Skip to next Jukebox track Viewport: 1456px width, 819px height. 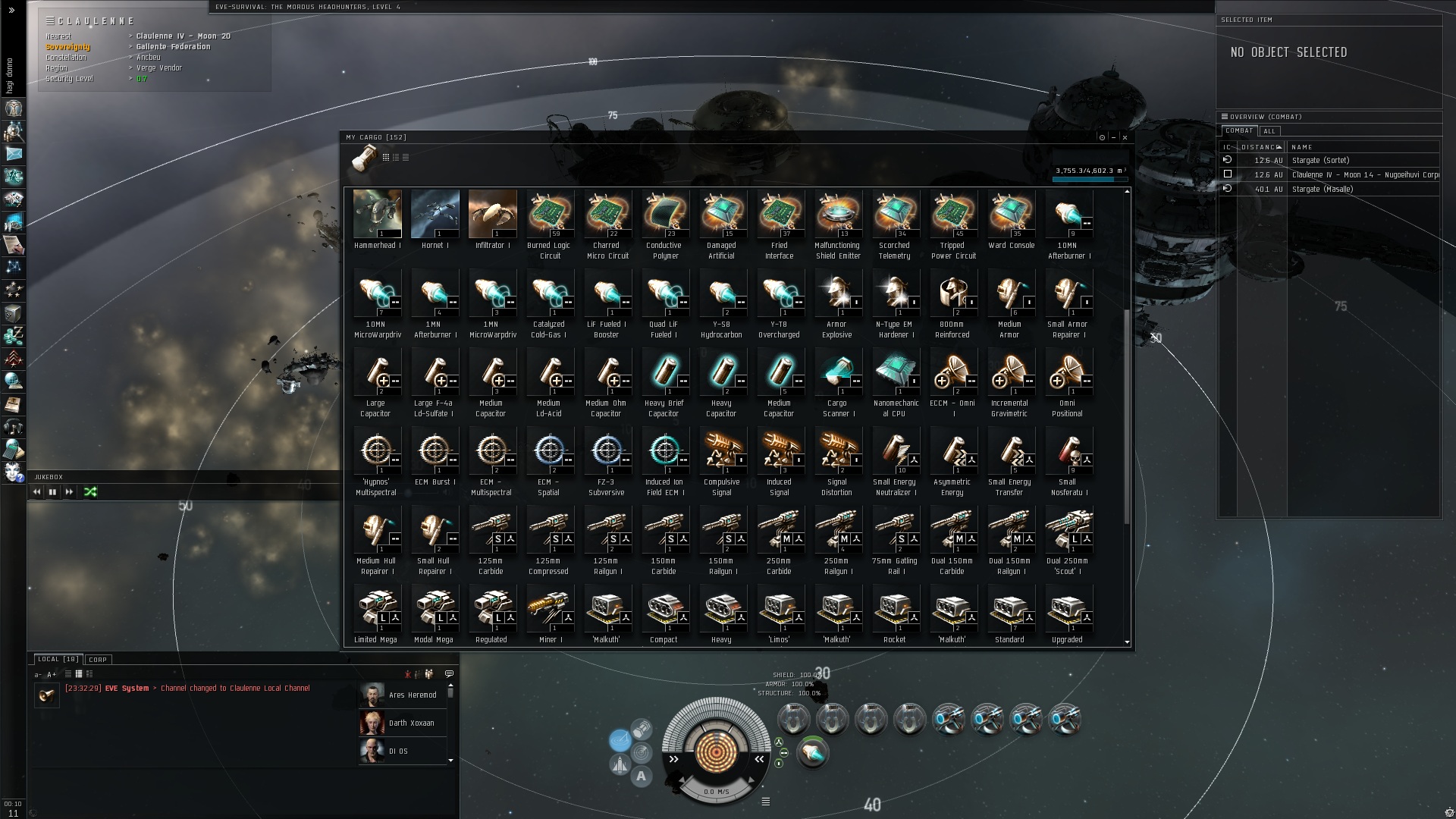69,492
